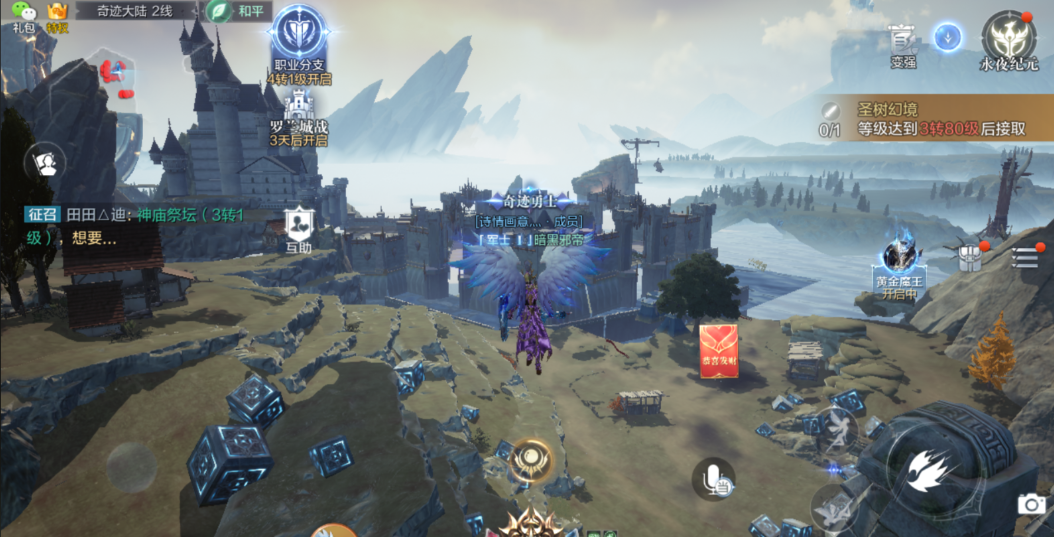Screen dimensions: 1054x537
Task: Activate the voice chat microphone button
Action: tap(714, 479)
